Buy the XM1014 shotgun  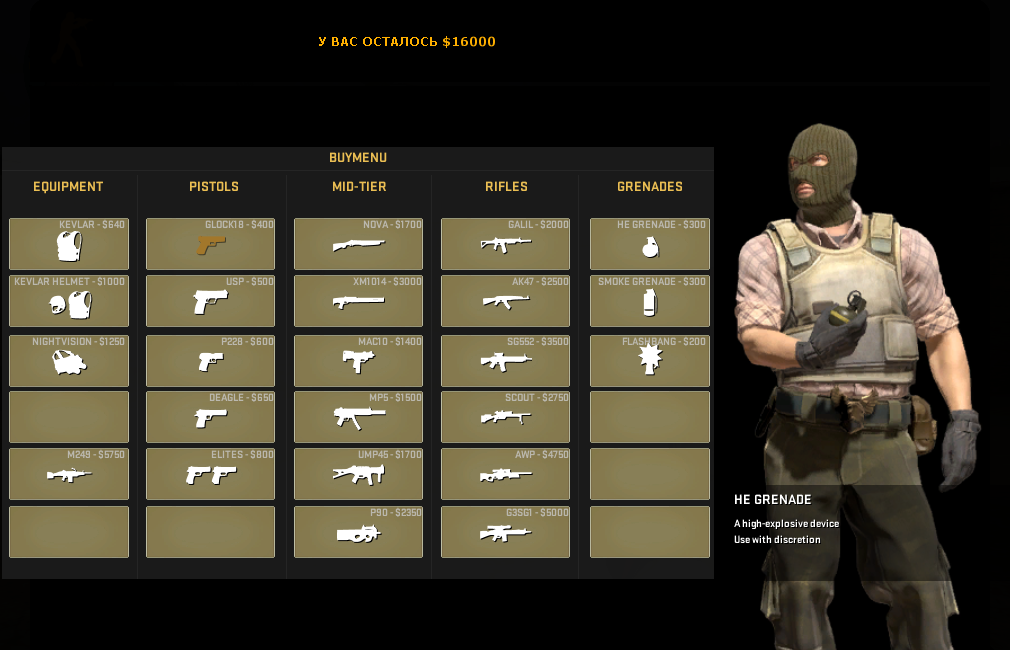click(358, 301)
